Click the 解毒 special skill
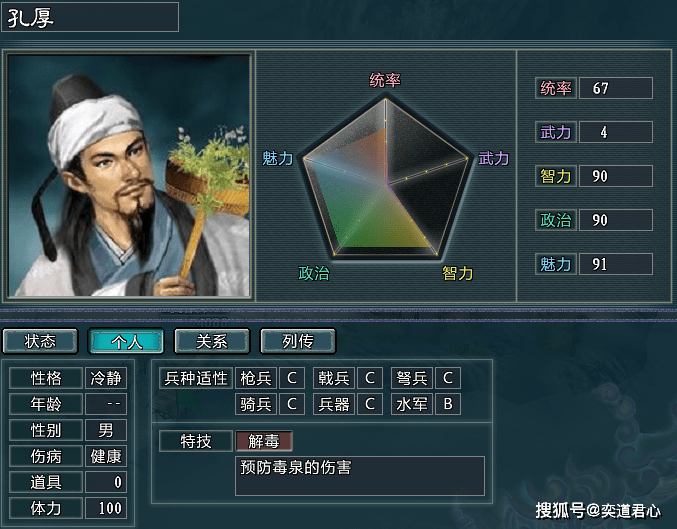The image size is (677, 529). pos(264,440)
